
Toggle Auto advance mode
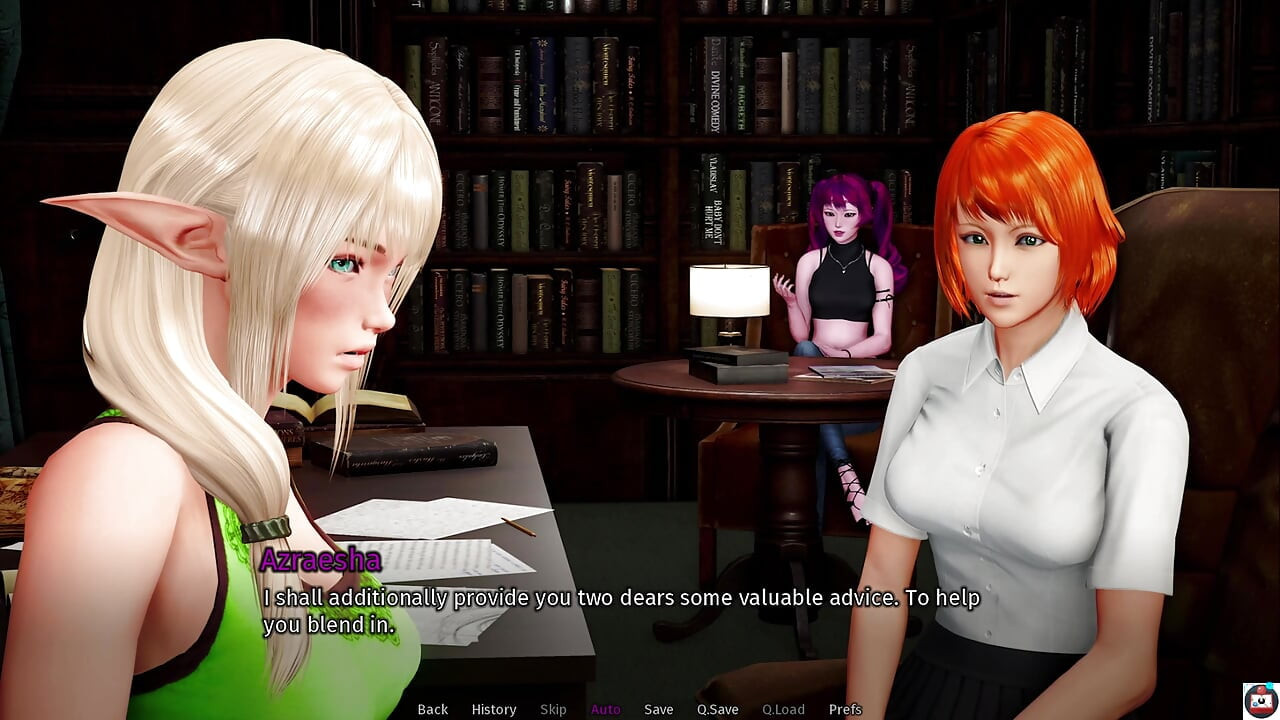pos(605,709)
